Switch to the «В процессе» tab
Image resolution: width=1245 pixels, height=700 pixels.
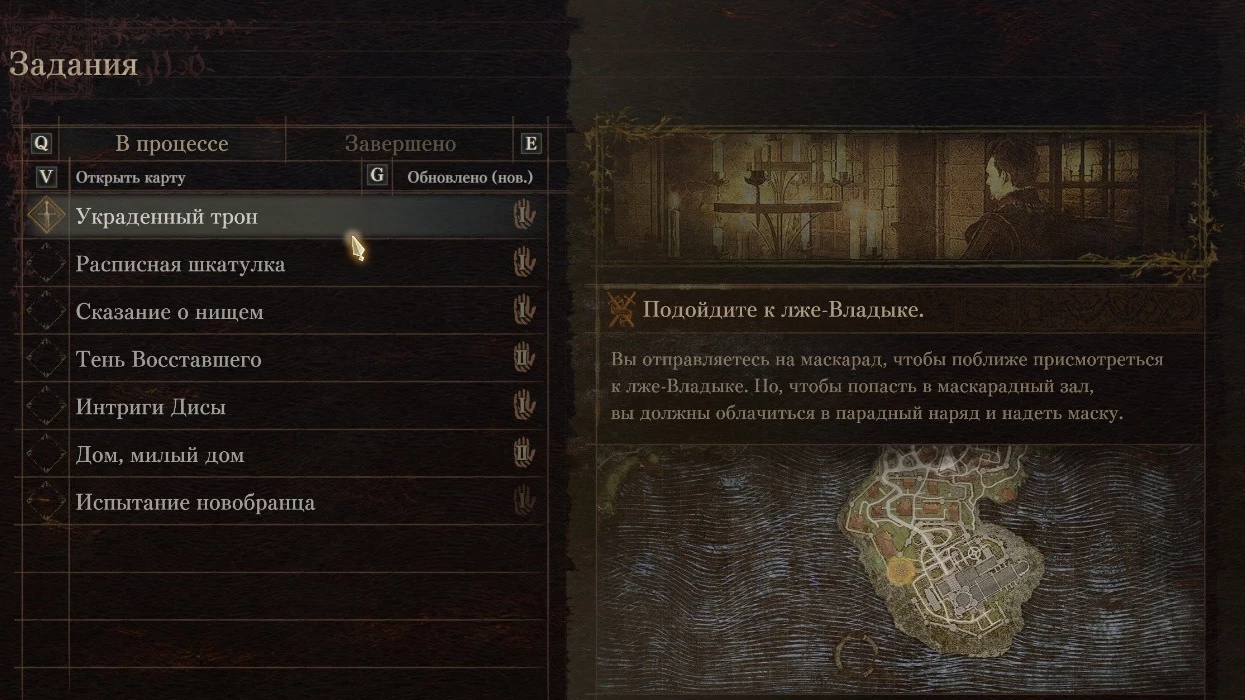coord(171,144)
